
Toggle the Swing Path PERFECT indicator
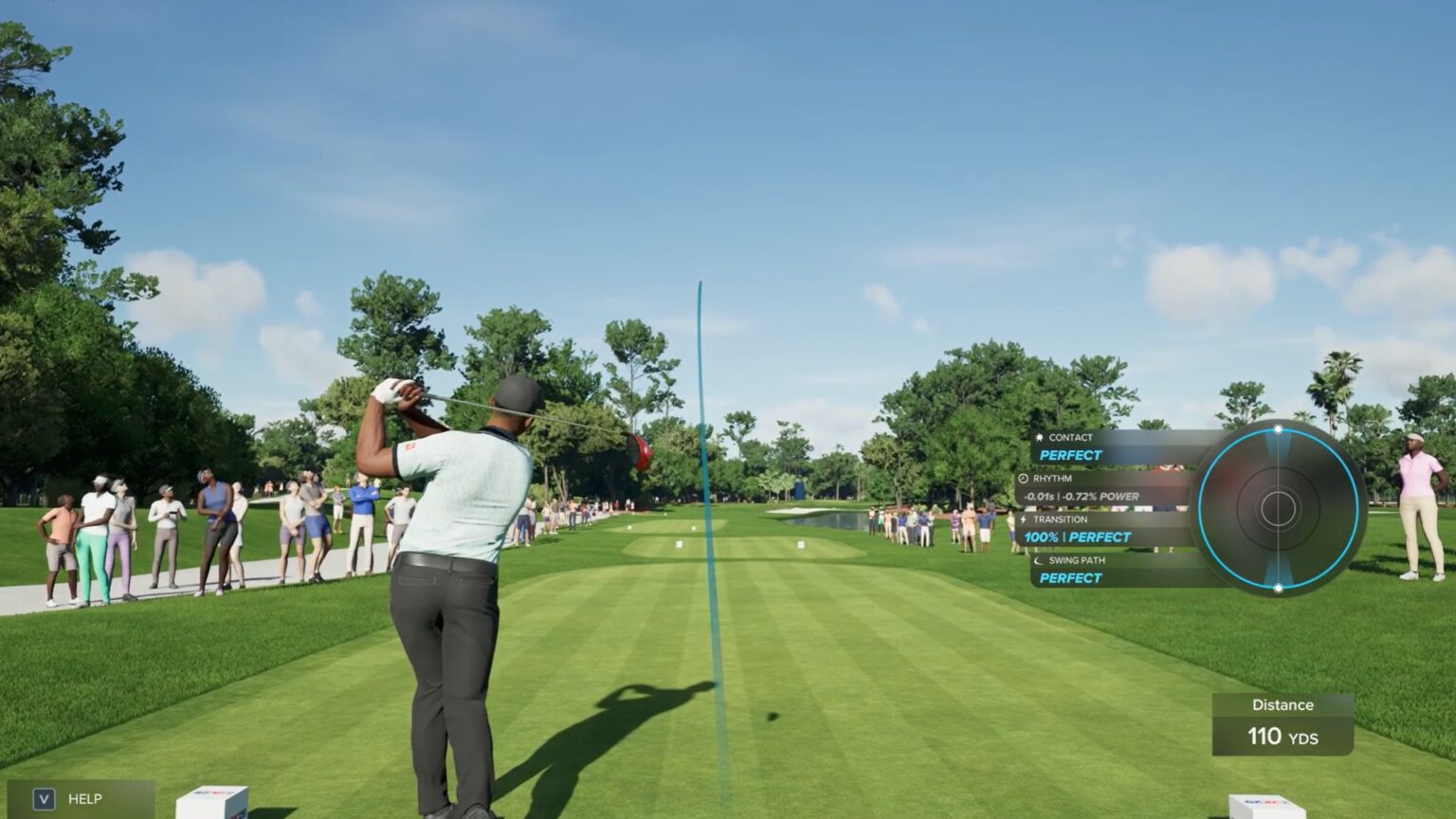pyautogui.click(x=1068, y=578)
